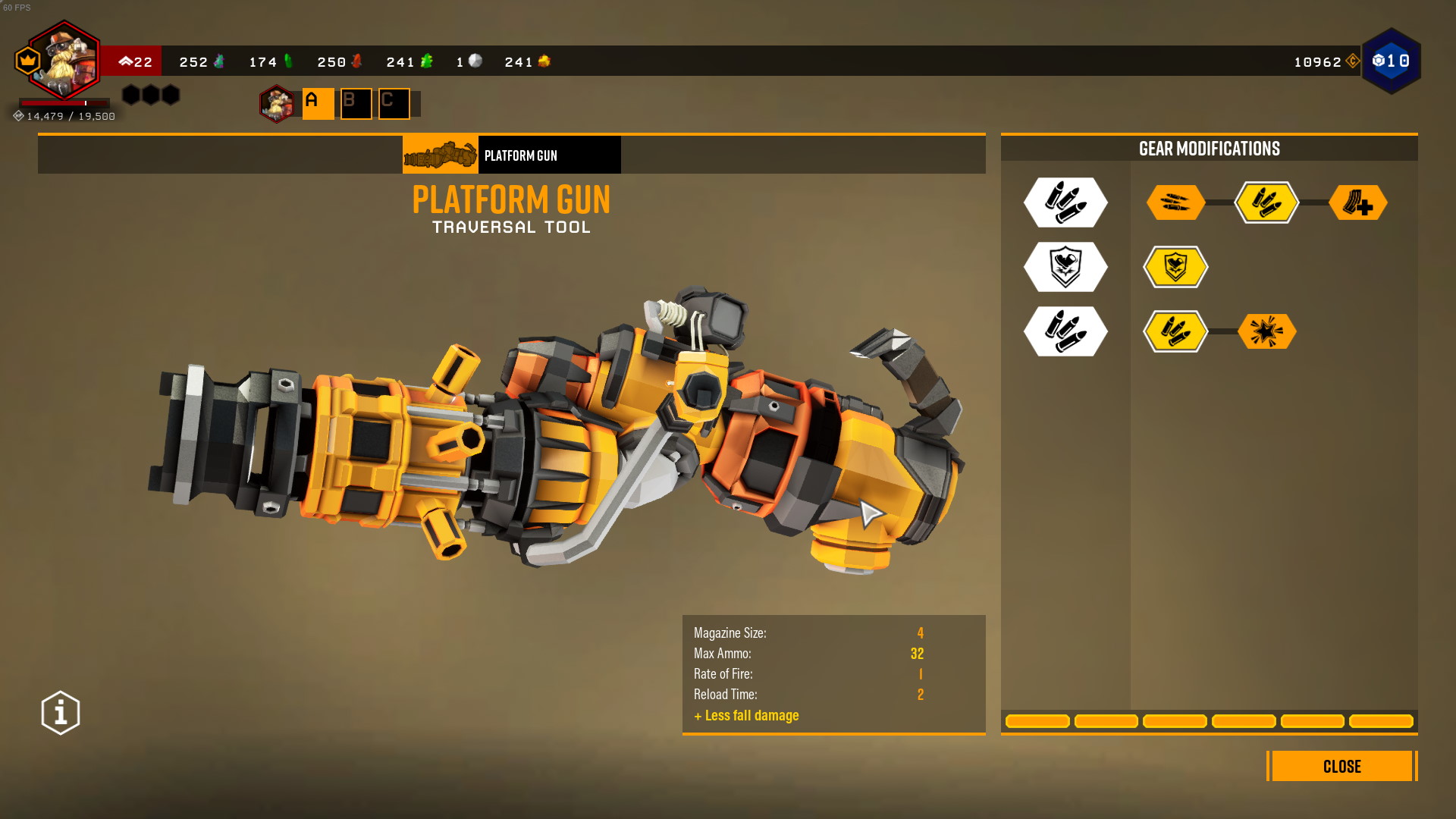Viewport: 1456px width, 819px height.
Task: Open the info panel with the i button
Action: pyautogui.click(x=59, y=711)
